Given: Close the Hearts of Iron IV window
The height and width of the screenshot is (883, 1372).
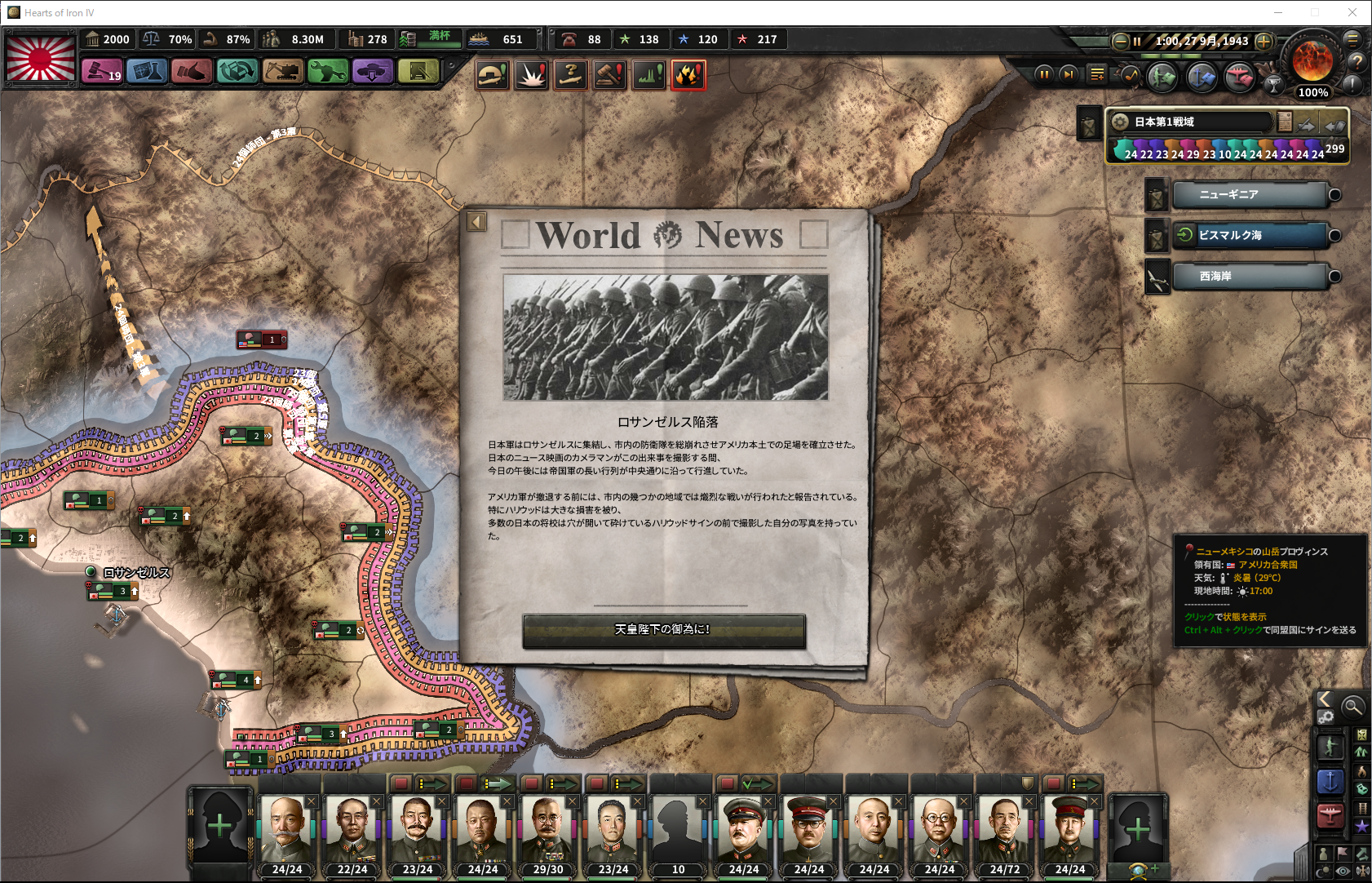Looking at the screenshot, I should pos(1352,12).
